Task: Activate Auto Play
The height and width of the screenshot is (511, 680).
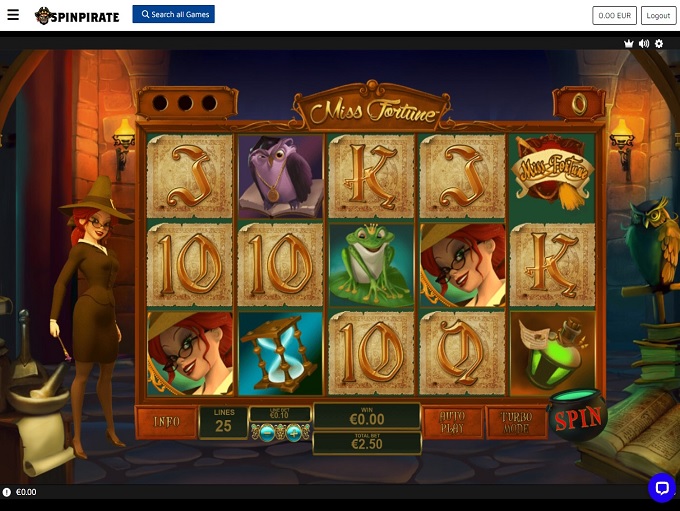Action: (x=451, y=422)
